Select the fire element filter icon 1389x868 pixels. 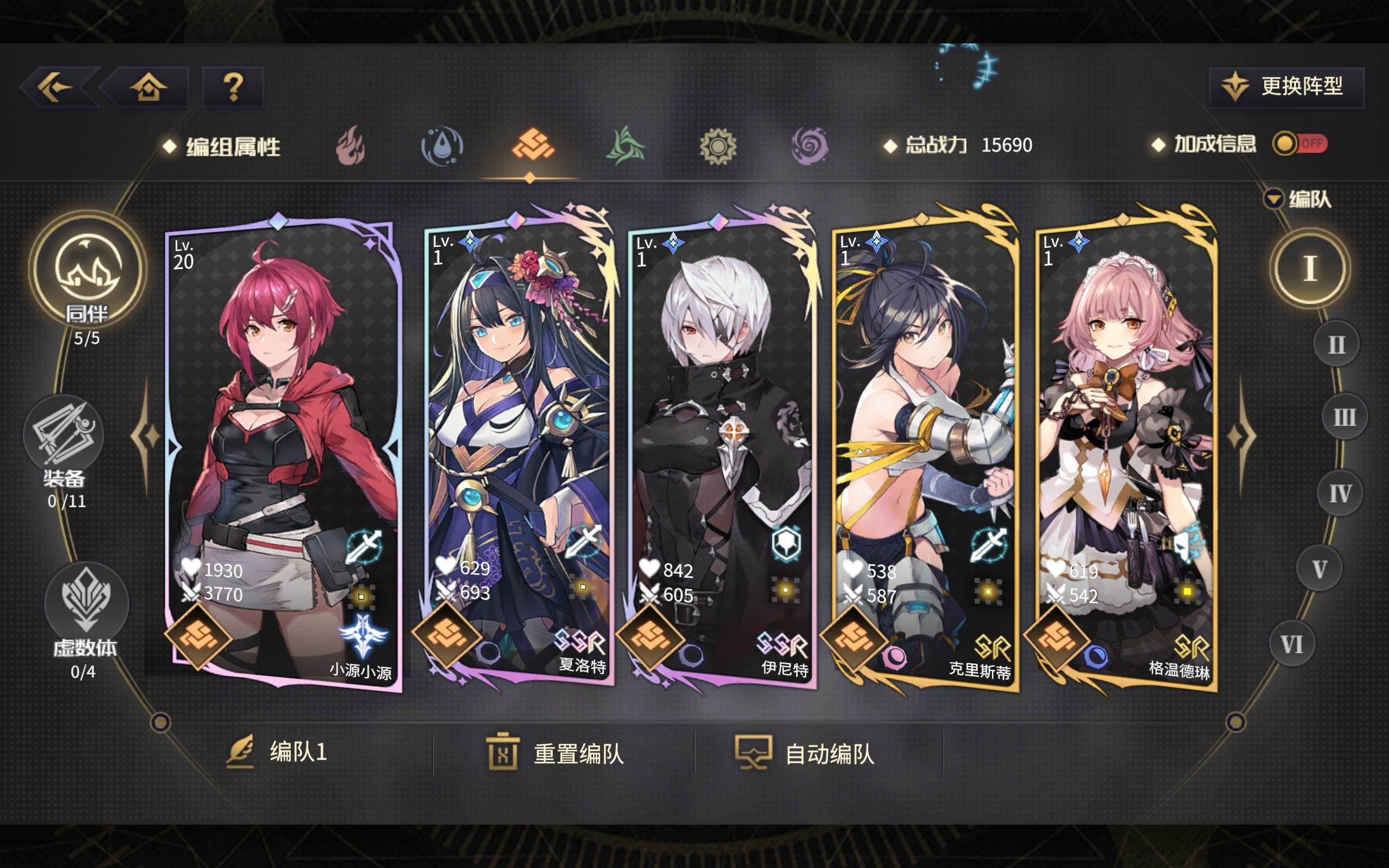(x=349, y=146)
